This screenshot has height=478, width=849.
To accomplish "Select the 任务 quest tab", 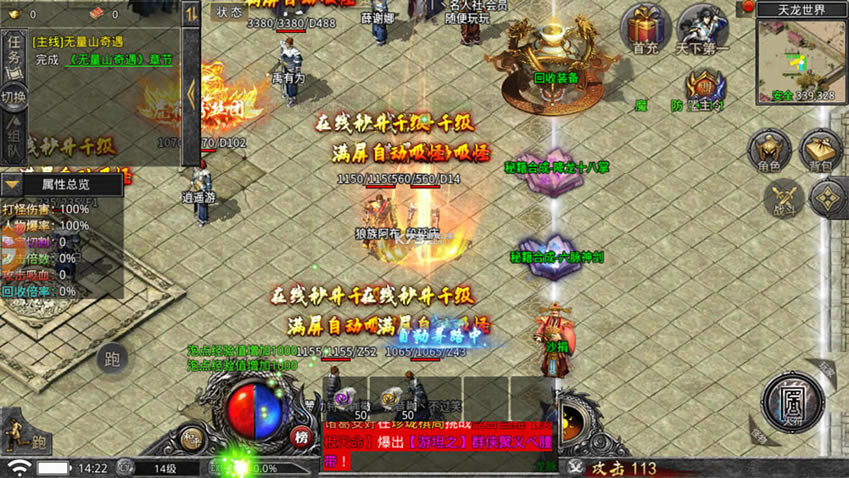I will coord(14,55).
